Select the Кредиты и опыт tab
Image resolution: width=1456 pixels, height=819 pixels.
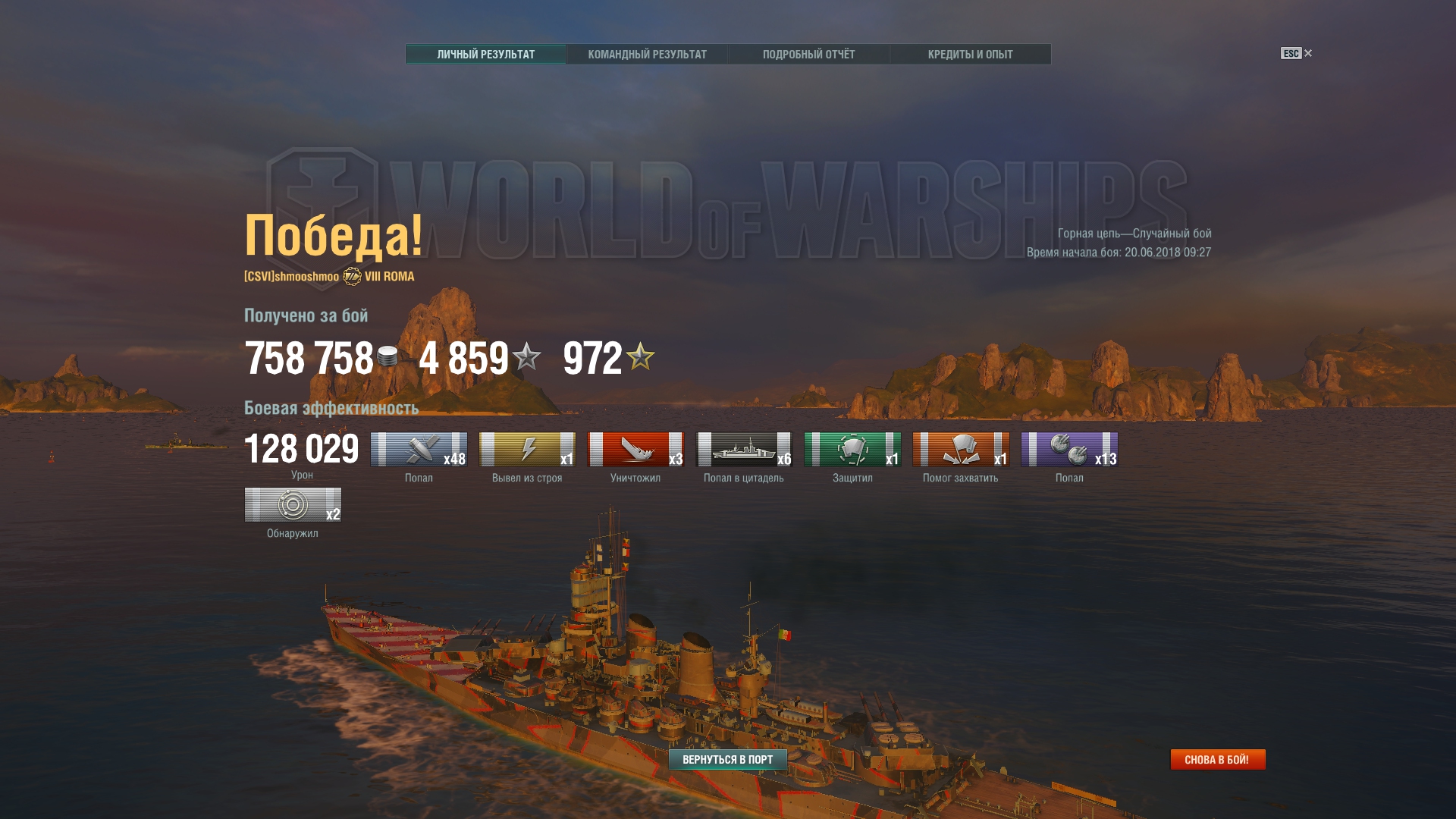(x=970, y=55)
